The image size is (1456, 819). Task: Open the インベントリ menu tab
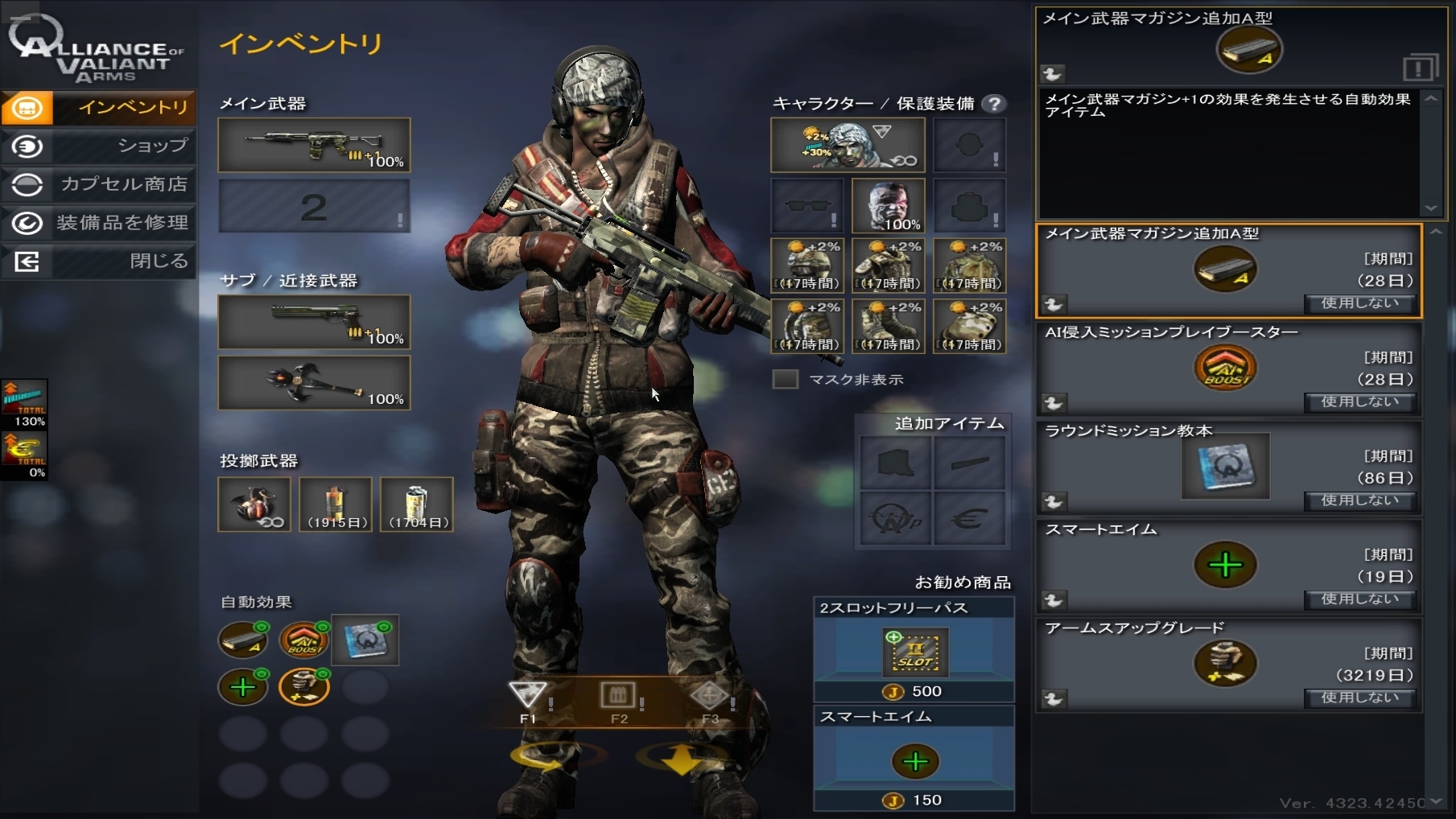point(98,107)
